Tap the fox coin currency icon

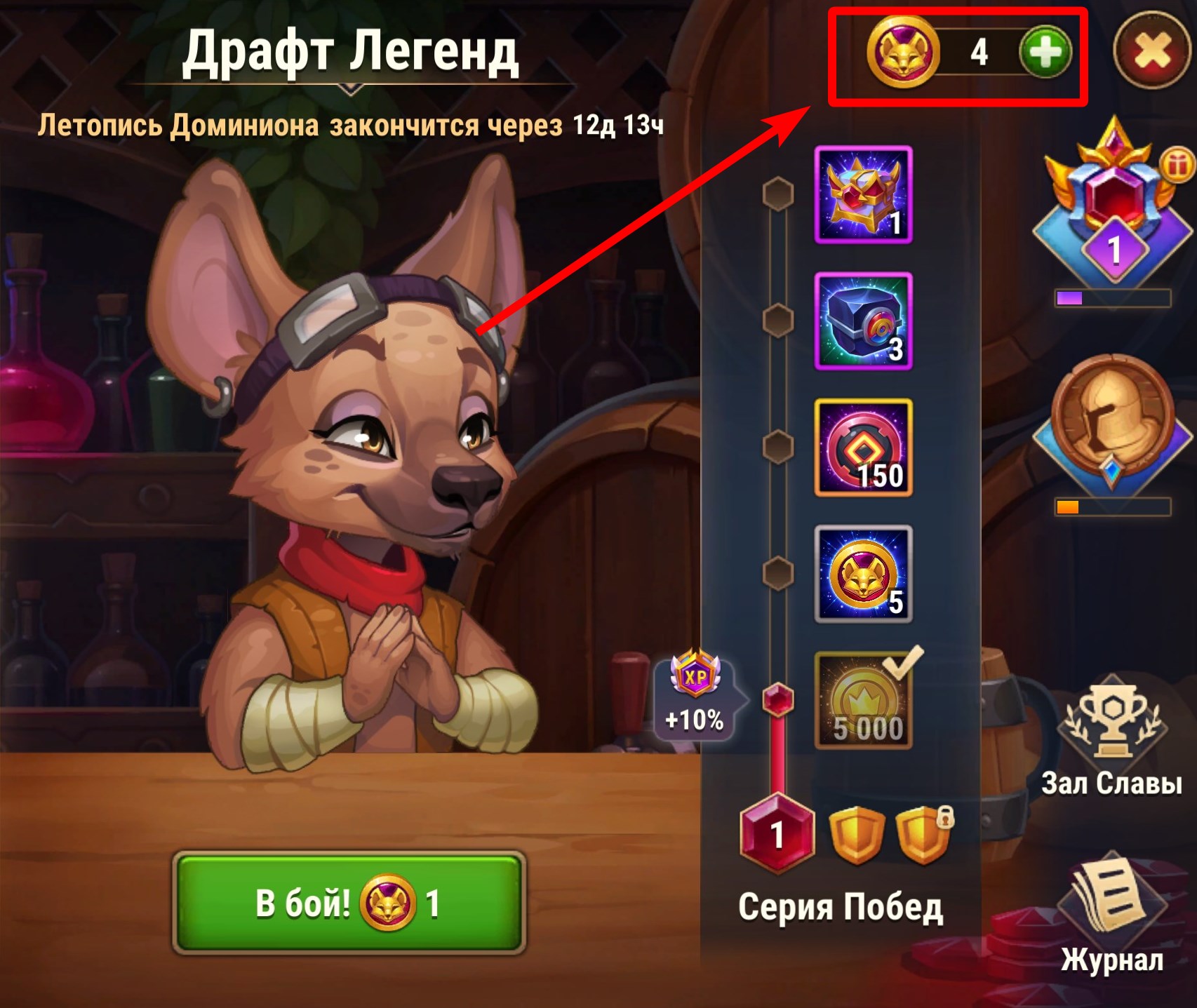(902, 53)
